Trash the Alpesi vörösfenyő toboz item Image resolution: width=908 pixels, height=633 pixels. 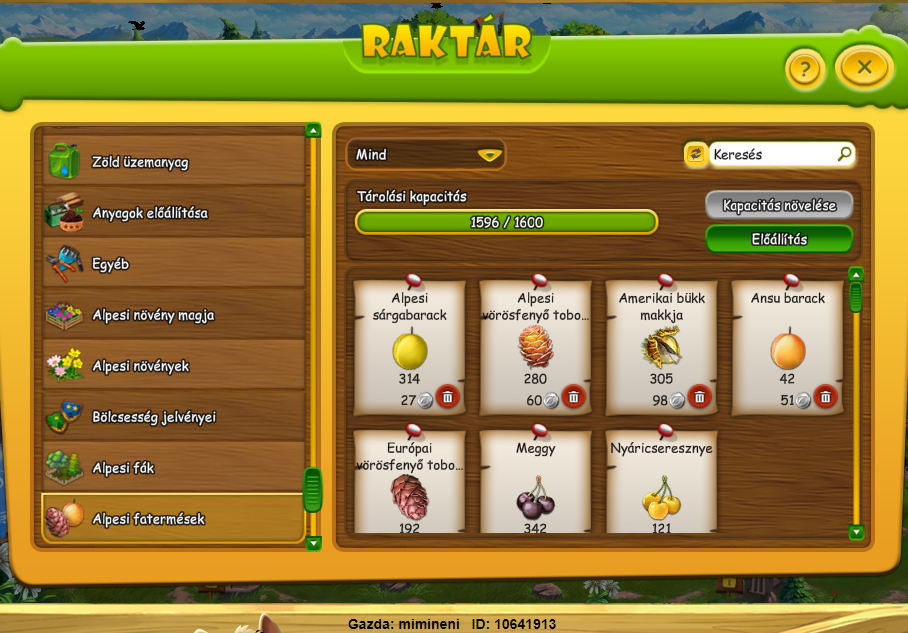[x=573, y=397]
